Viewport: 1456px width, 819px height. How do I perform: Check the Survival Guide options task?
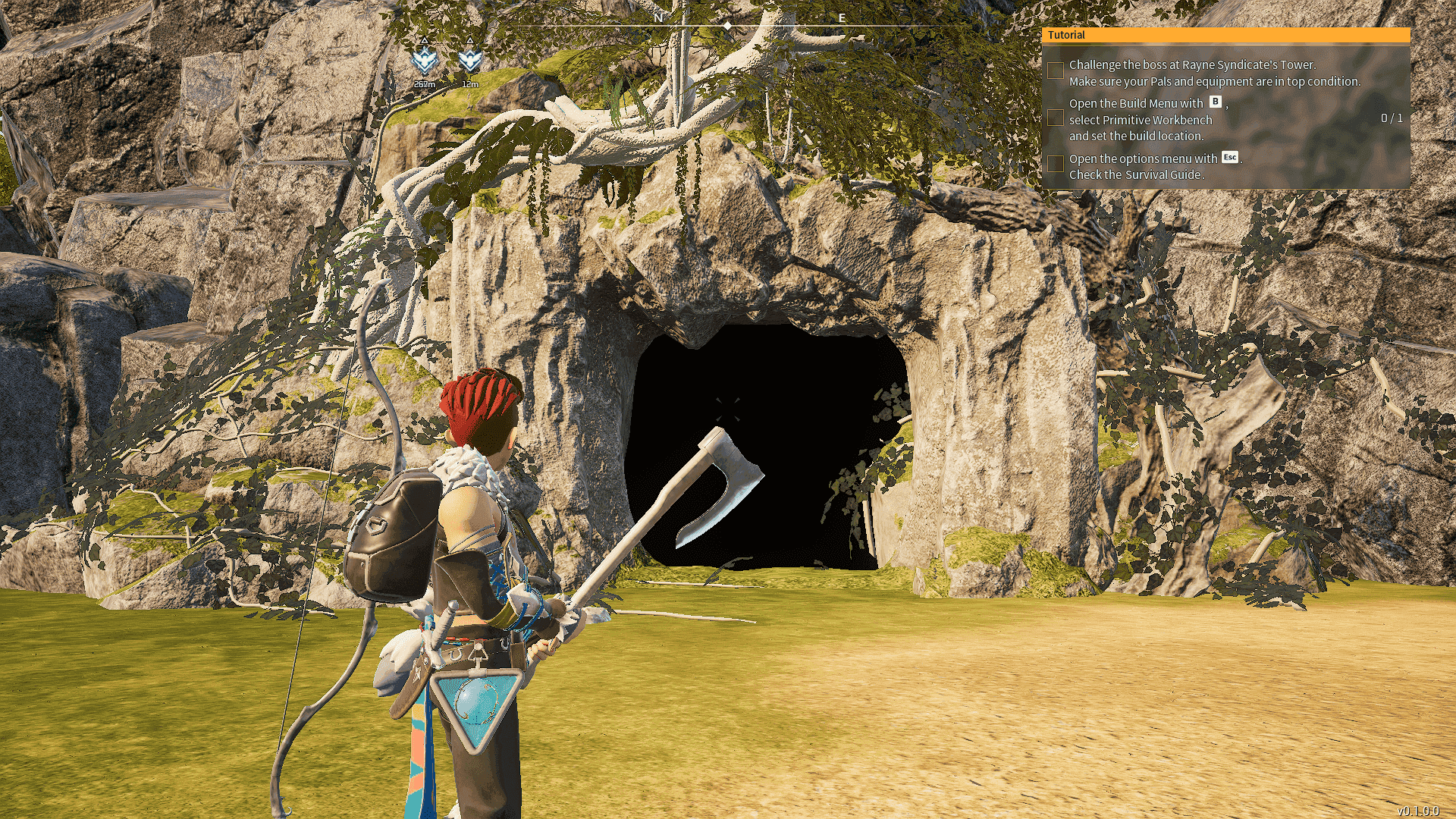click(x=1055, y=163)
